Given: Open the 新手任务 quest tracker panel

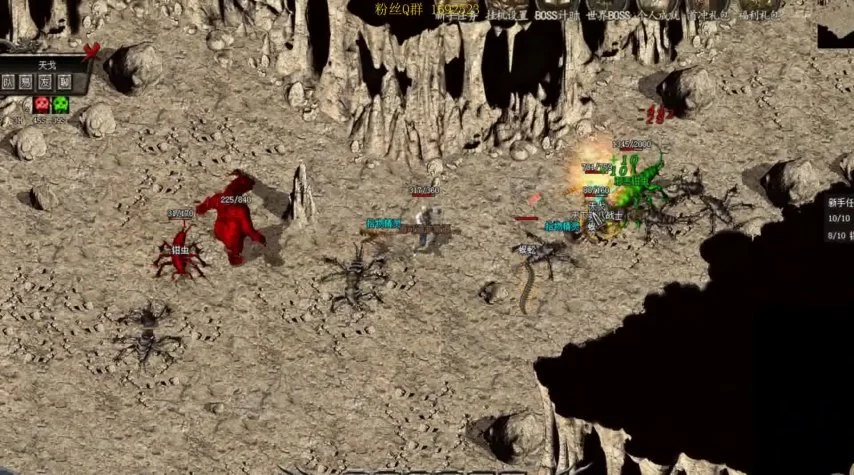Looking at the screenshot, I should pyautogui.click(x=839, y=201).
